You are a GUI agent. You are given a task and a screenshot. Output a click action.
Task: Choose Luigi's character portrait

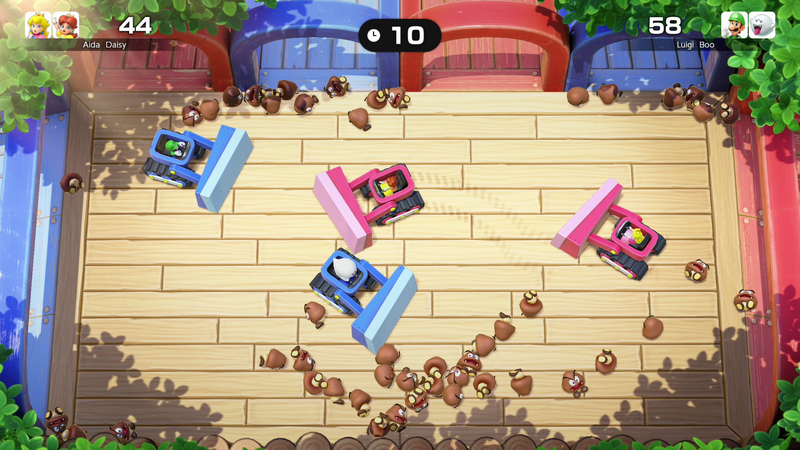(734, 24)
